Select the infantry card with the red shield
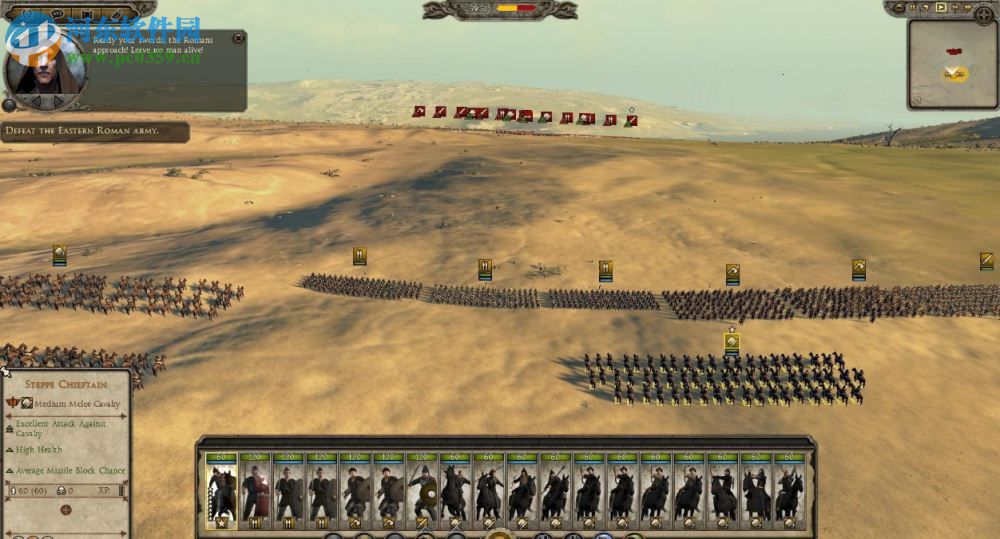Image resolution: width=1000 pixels, height=539 pixels. coord(254,490)
